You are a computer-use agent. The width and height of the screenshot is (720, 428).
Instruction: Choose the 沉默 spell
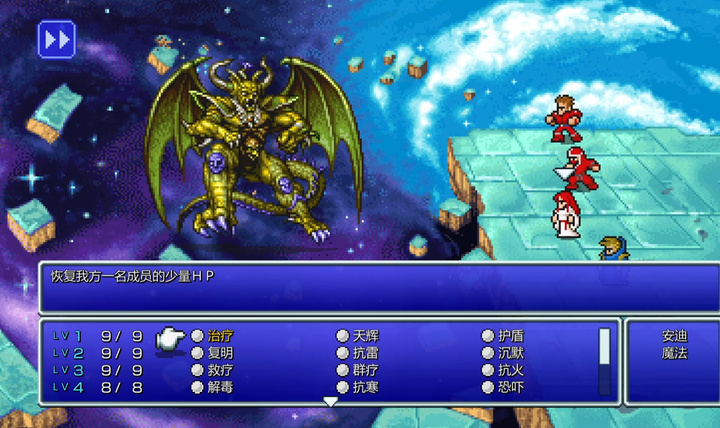[510, 353]
